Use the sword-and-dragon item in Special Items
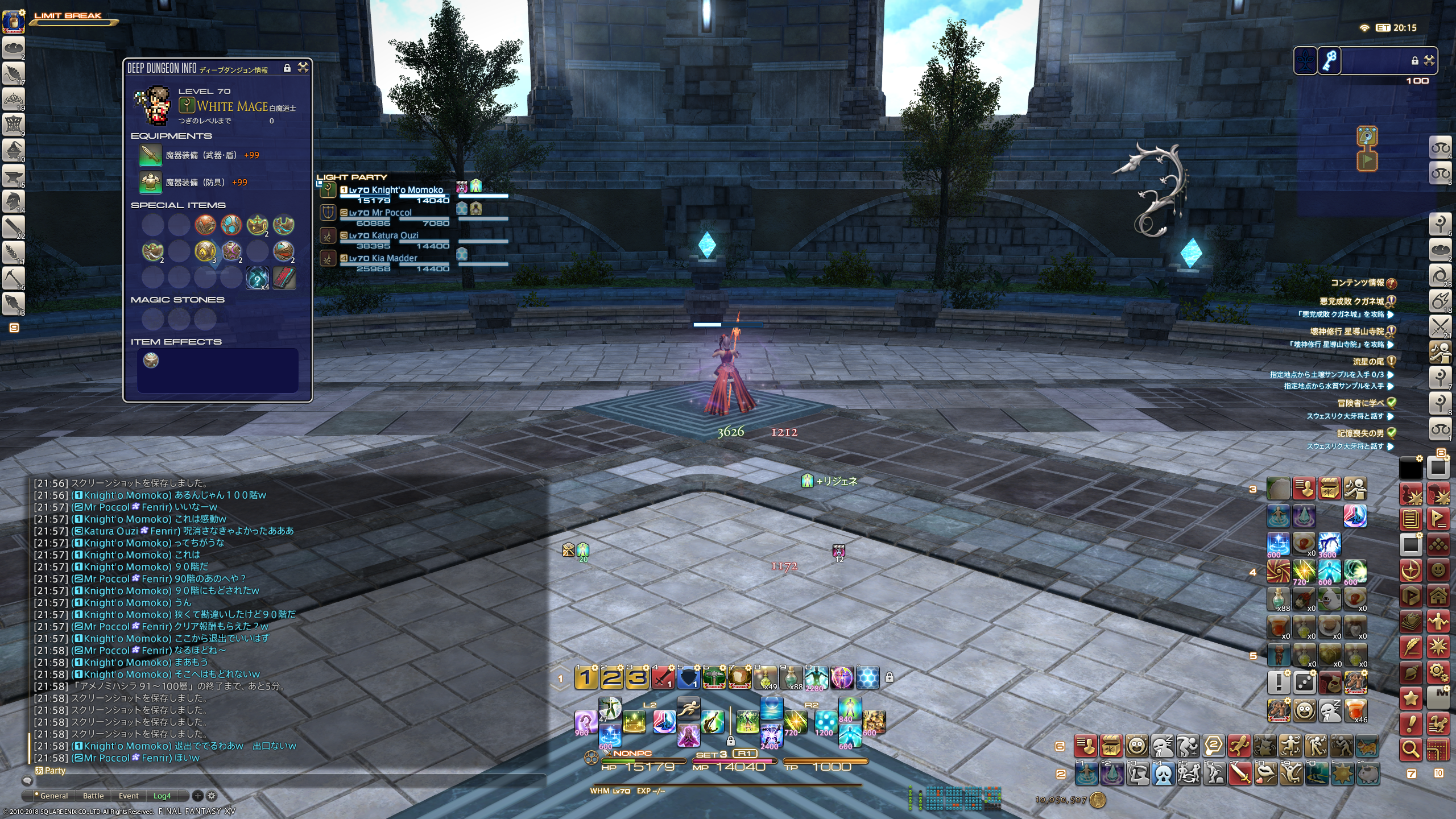 pyautogui.click(x=284, y=278)
